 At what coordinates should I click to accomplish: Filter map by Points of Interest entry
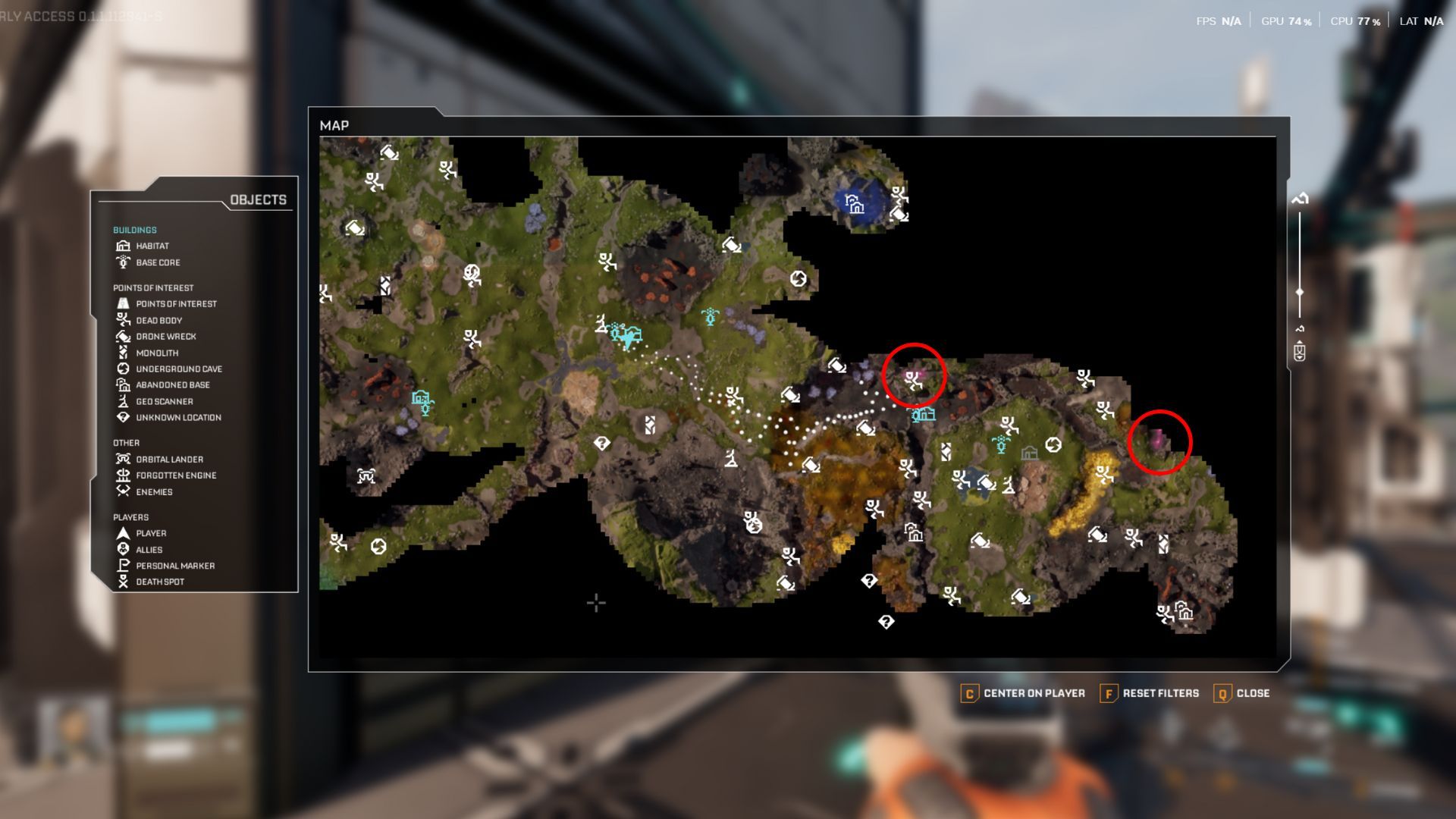click(x=175, y=304)
